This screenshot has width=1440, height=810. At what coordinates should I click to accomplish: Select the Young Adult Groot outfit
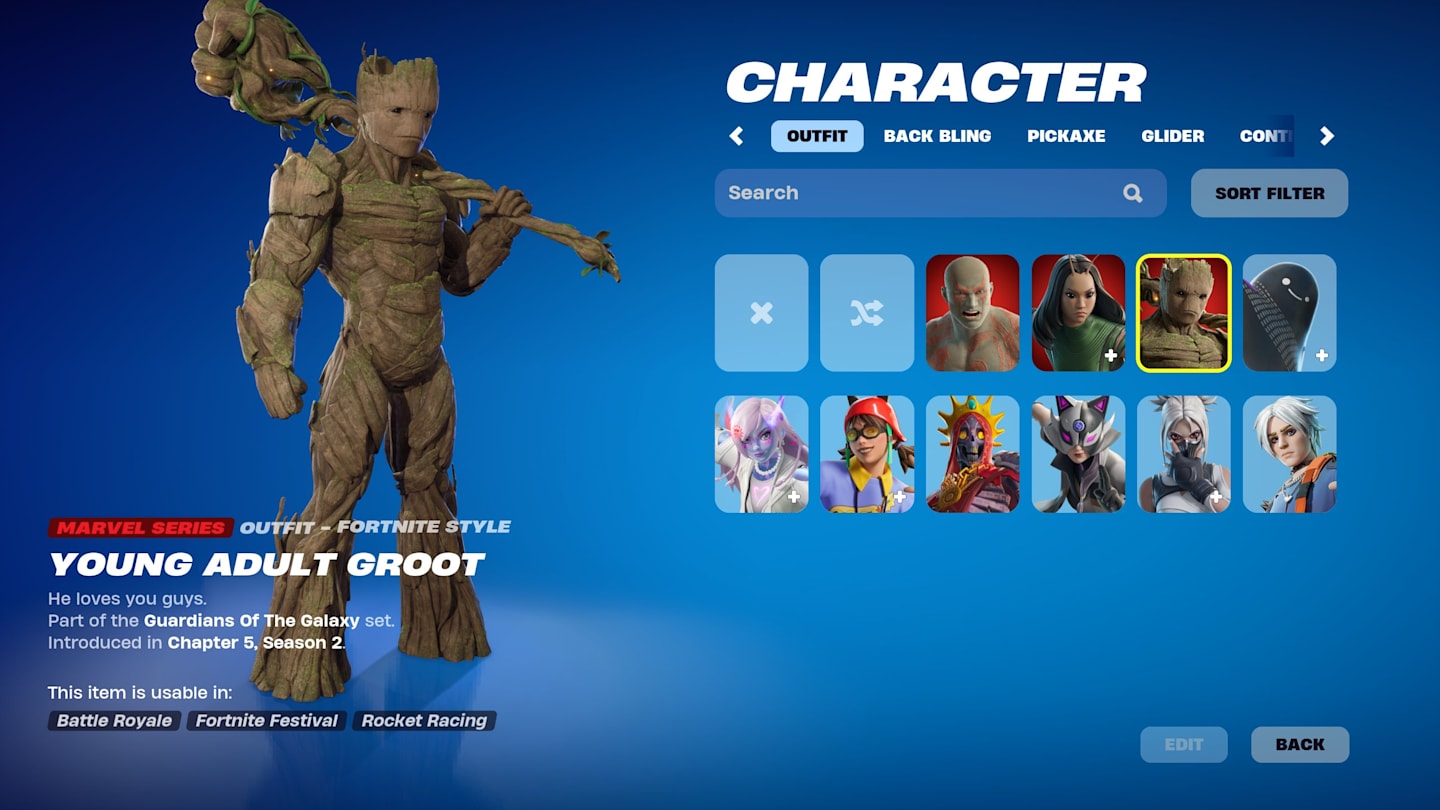1184,313
